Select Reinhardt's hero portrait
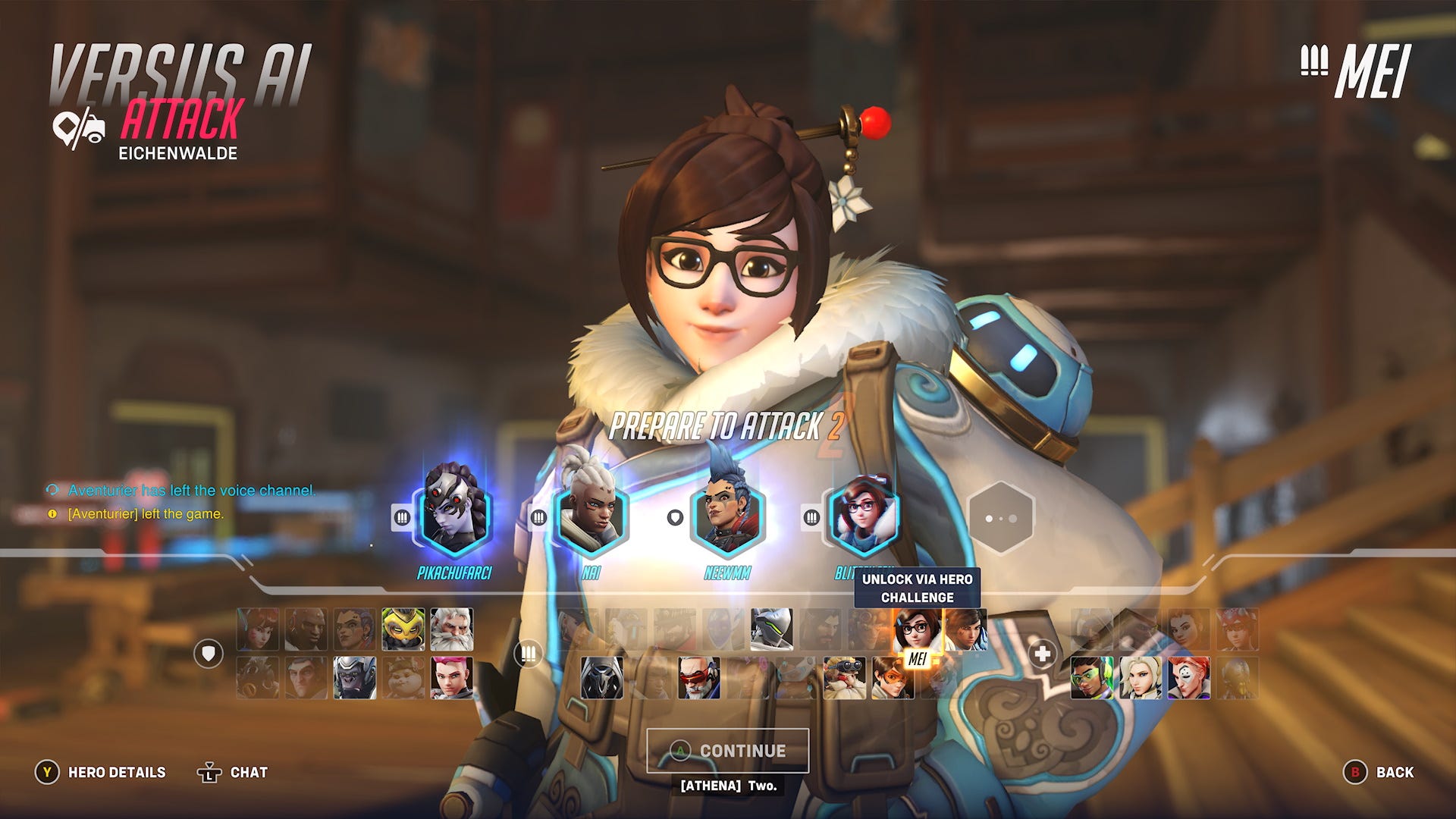This screenshot has width=1456, height=819. [452, 630]
